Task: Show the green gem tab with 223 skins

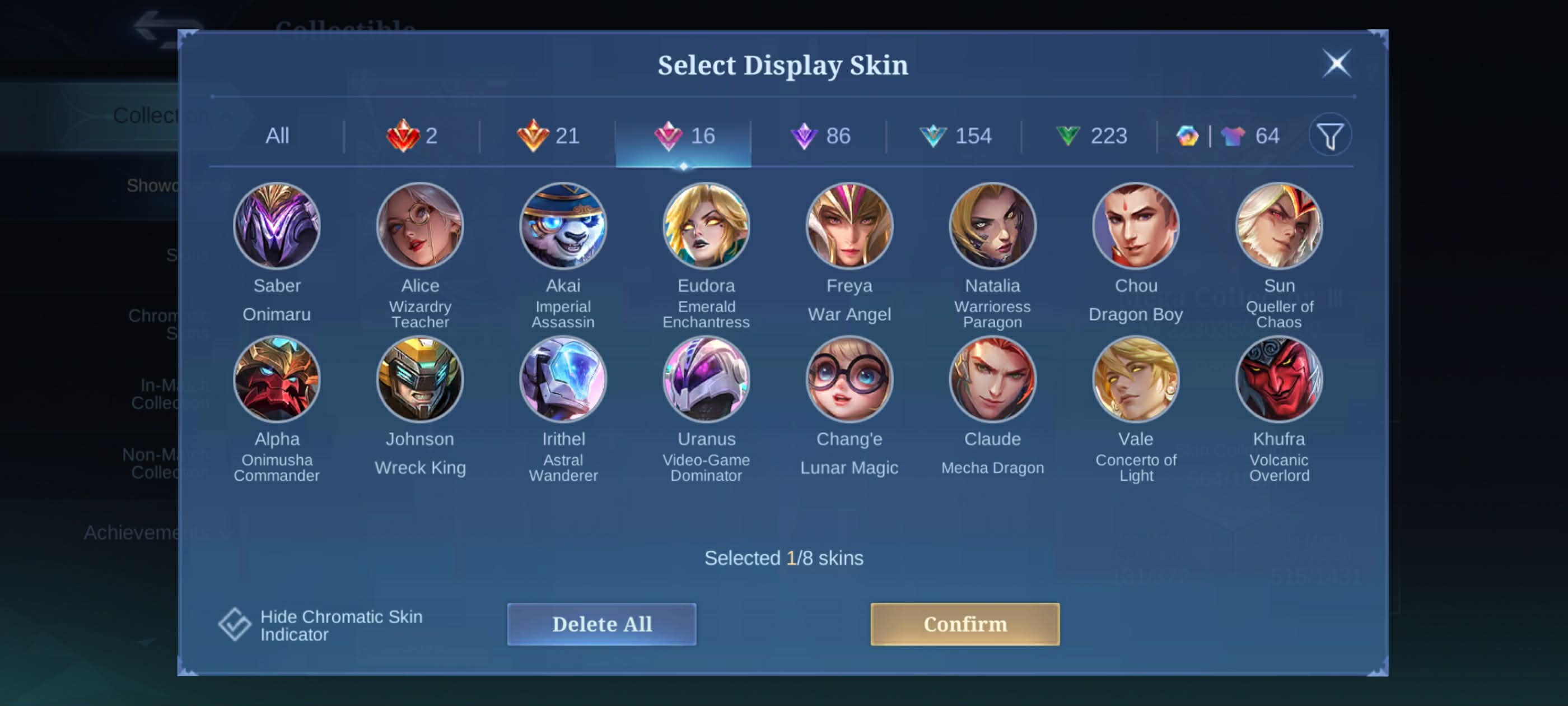Action: (x=1091, y=136)
